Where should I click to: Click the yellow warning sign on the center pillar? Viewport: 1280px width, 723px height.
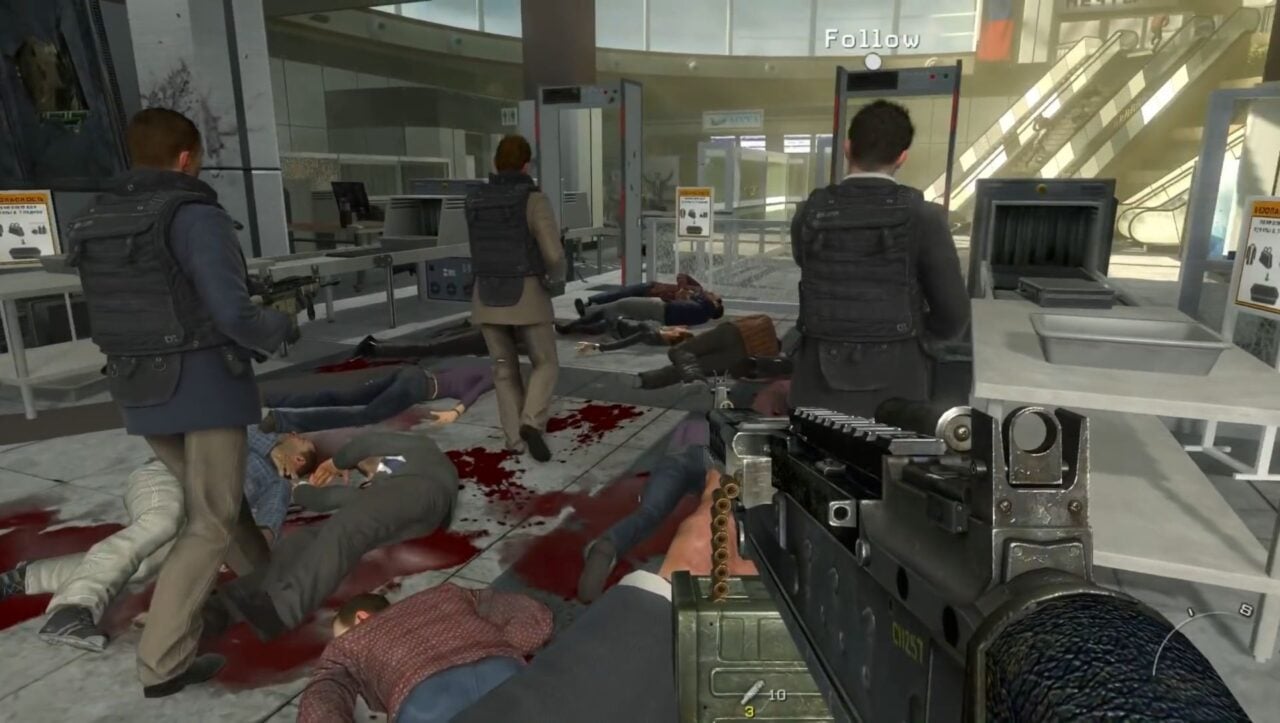click(x=696, y=194)
